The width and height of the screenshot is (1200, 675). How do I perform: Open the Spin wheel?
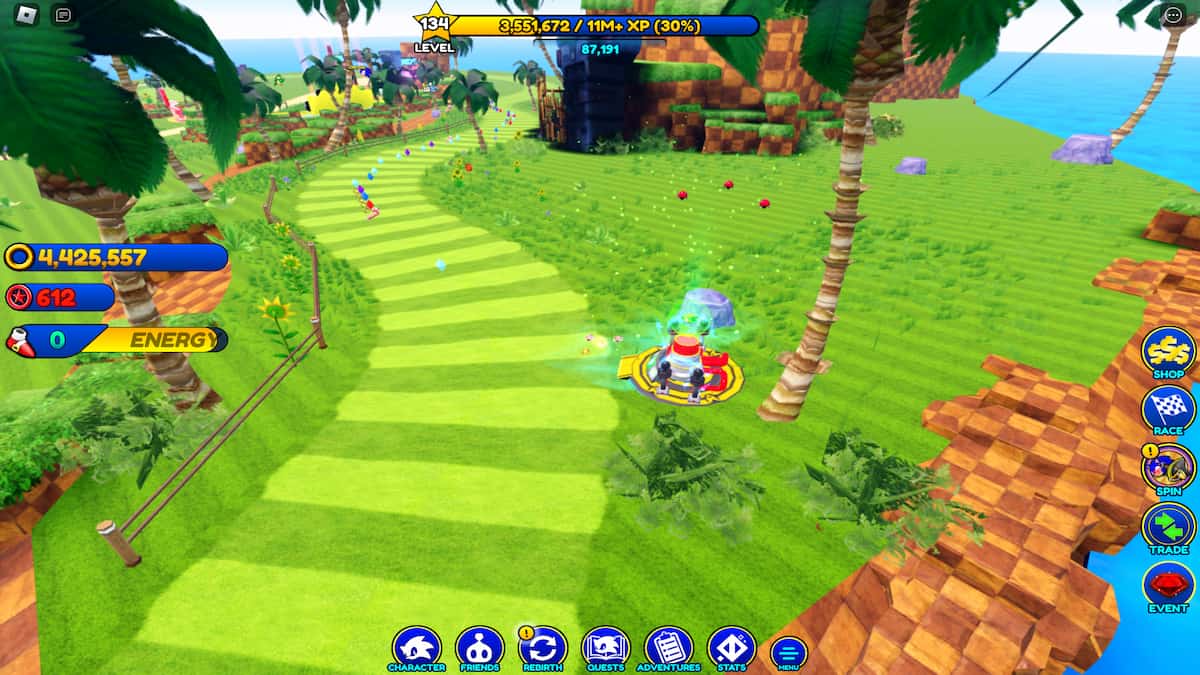[1168, 468]
